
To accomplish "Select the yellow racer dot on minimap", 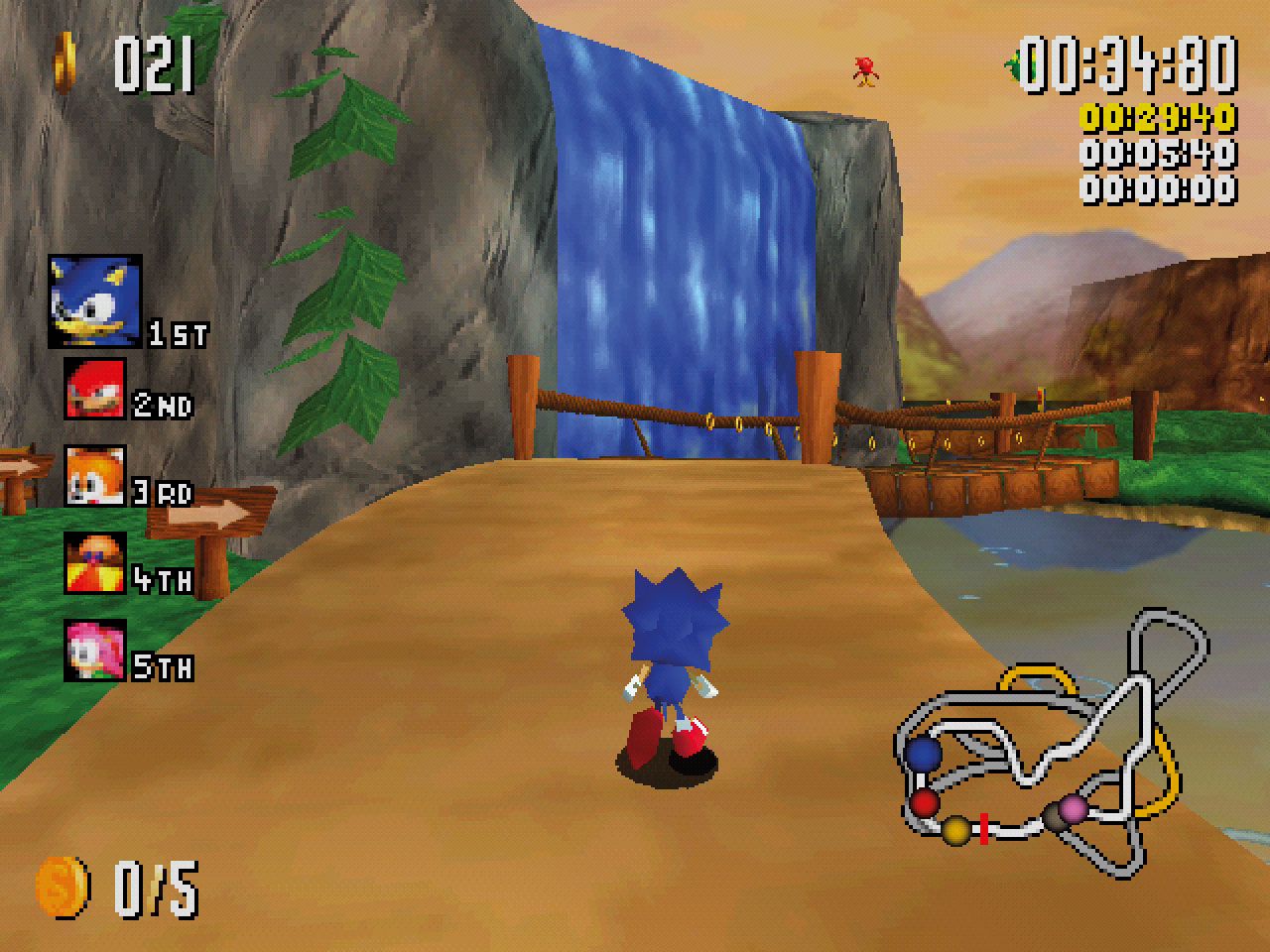I will tap(955, 829).
